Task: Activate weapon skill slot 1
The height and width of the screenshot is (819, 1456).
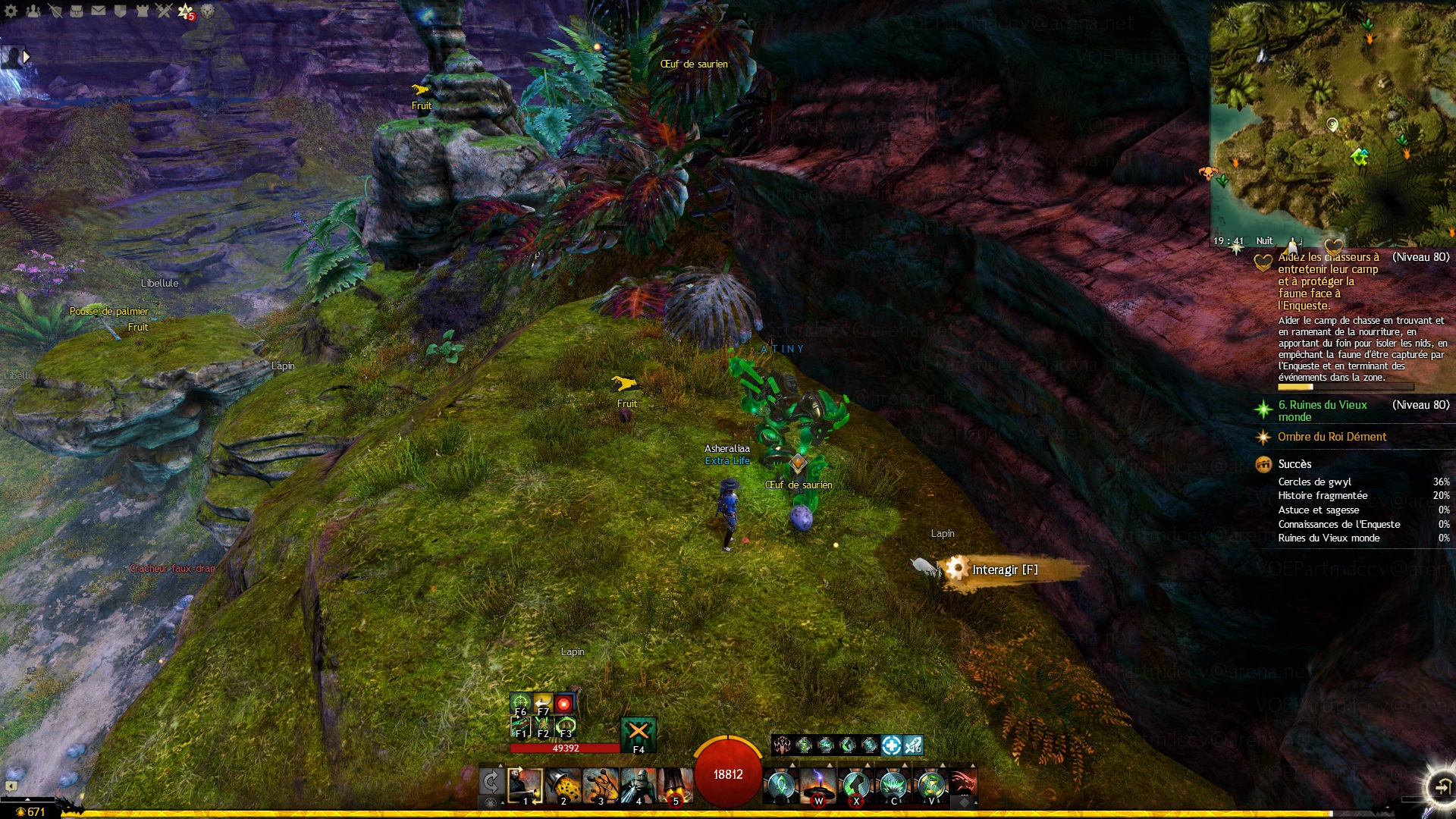Action: click(x=525, y=786)
